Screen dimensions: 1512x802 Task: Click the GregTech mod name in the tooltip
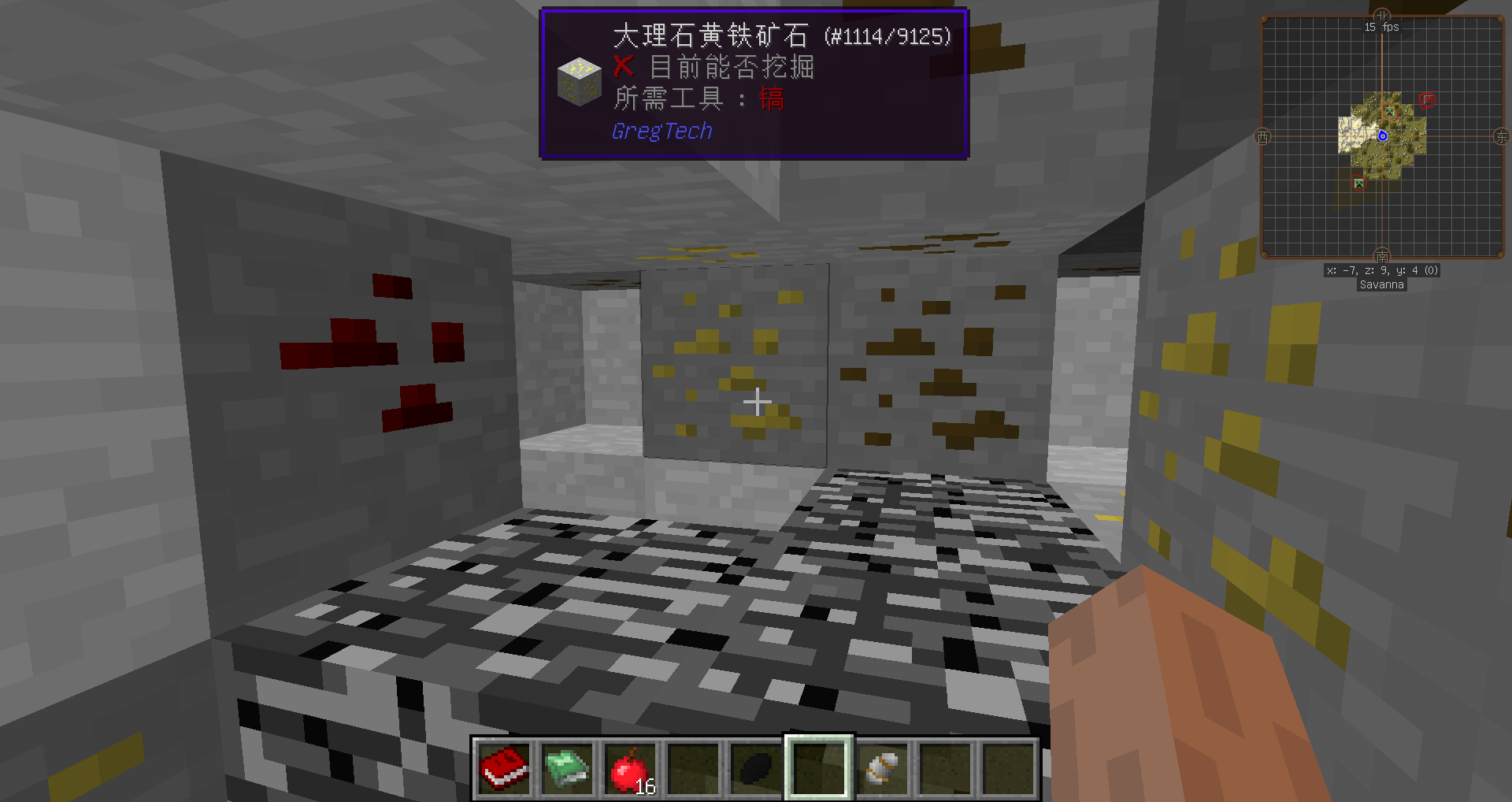pos(662,130)
